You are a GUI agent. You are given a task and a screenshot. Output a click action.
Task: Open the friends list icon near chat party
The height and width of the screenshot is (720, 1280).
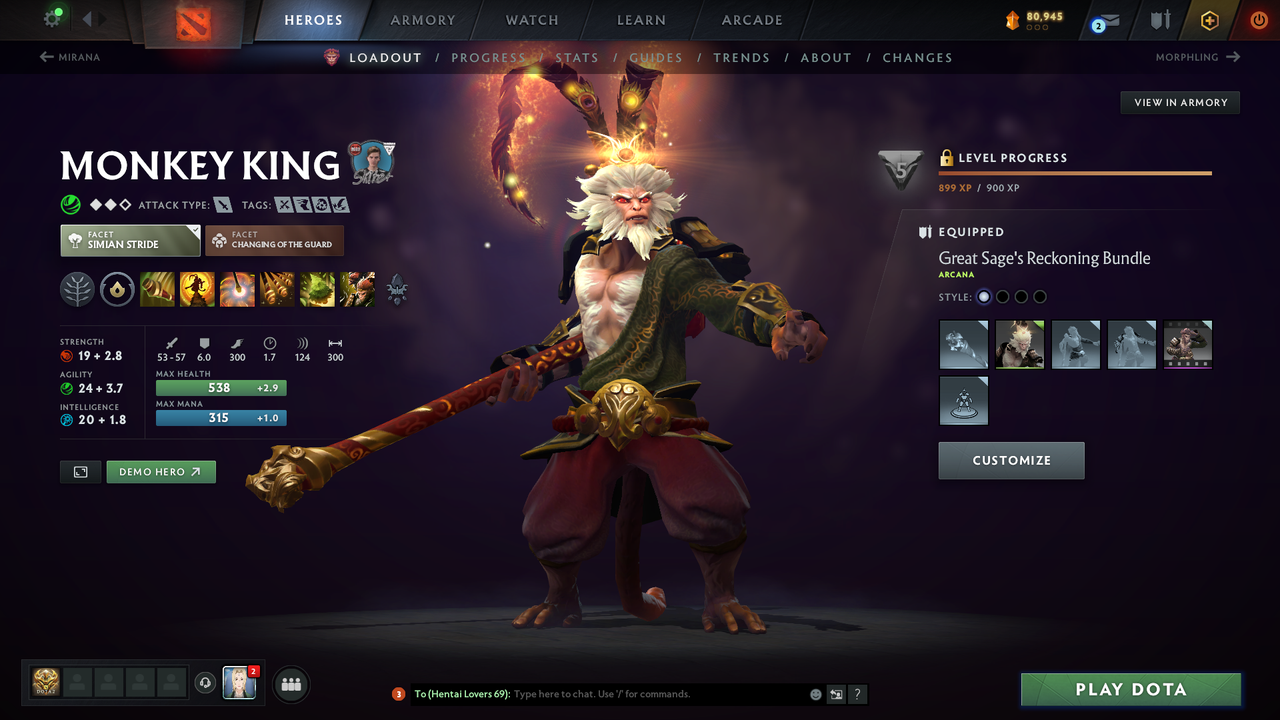tap(289, 684)
